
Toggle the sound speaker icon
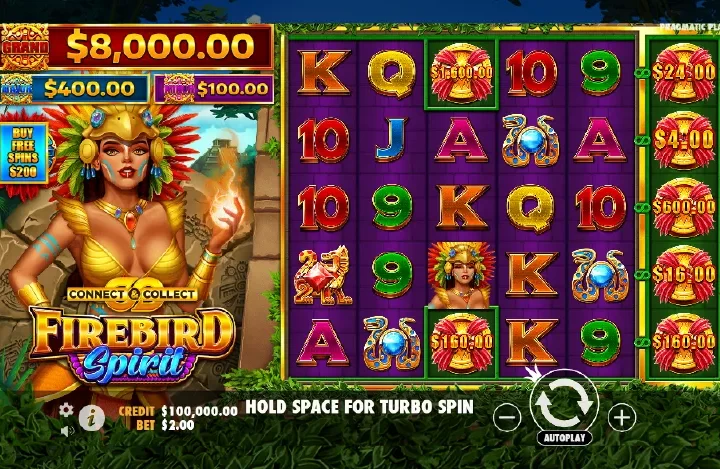point(67,431)
